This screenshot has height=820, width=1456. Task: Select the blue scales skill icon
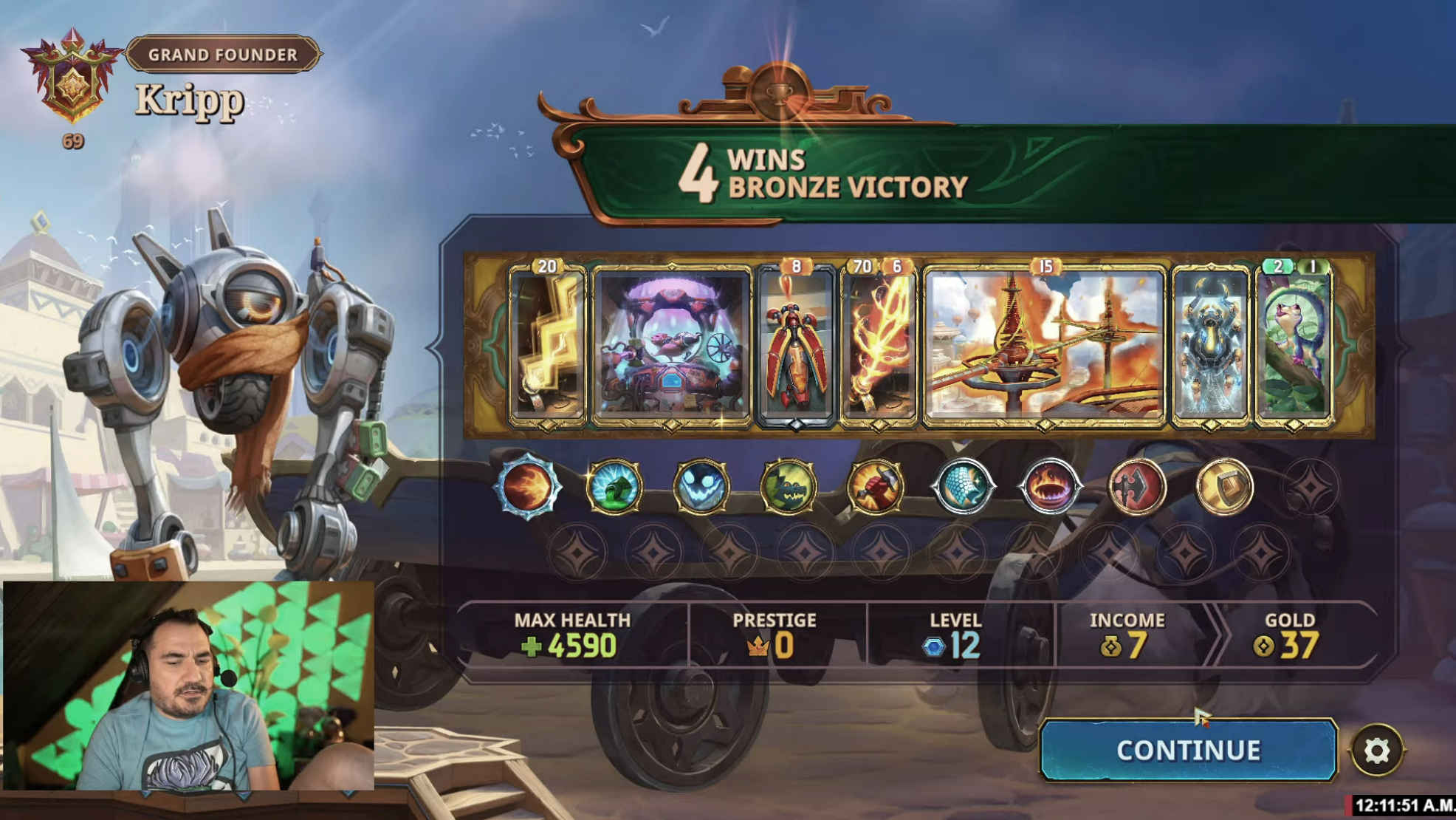pos(962,487)
